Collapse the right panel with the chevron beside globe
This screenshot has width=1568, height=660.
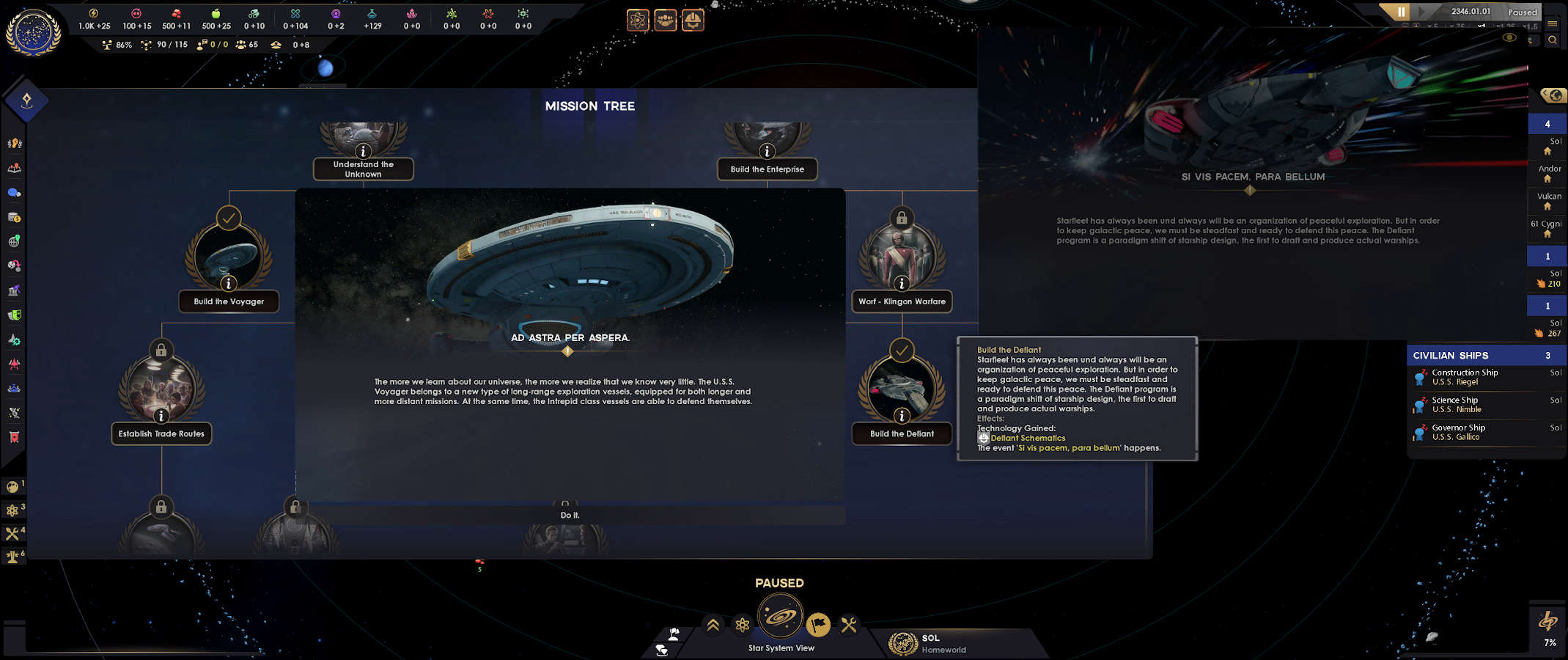(x=1545, y=93)
